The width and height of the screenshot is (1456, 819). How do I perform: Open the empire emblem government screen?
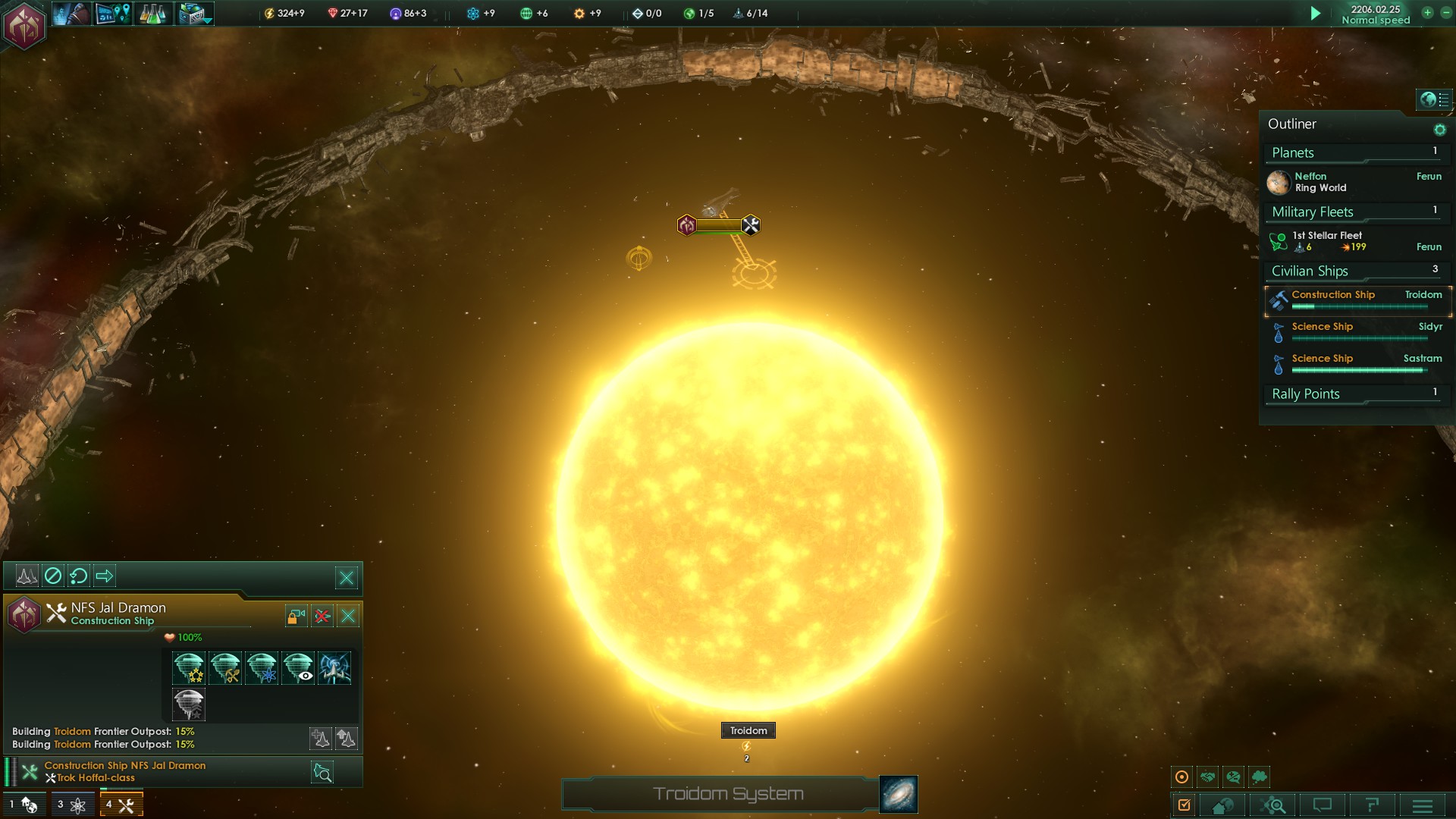pyautogui.click(x=24, y=26)
